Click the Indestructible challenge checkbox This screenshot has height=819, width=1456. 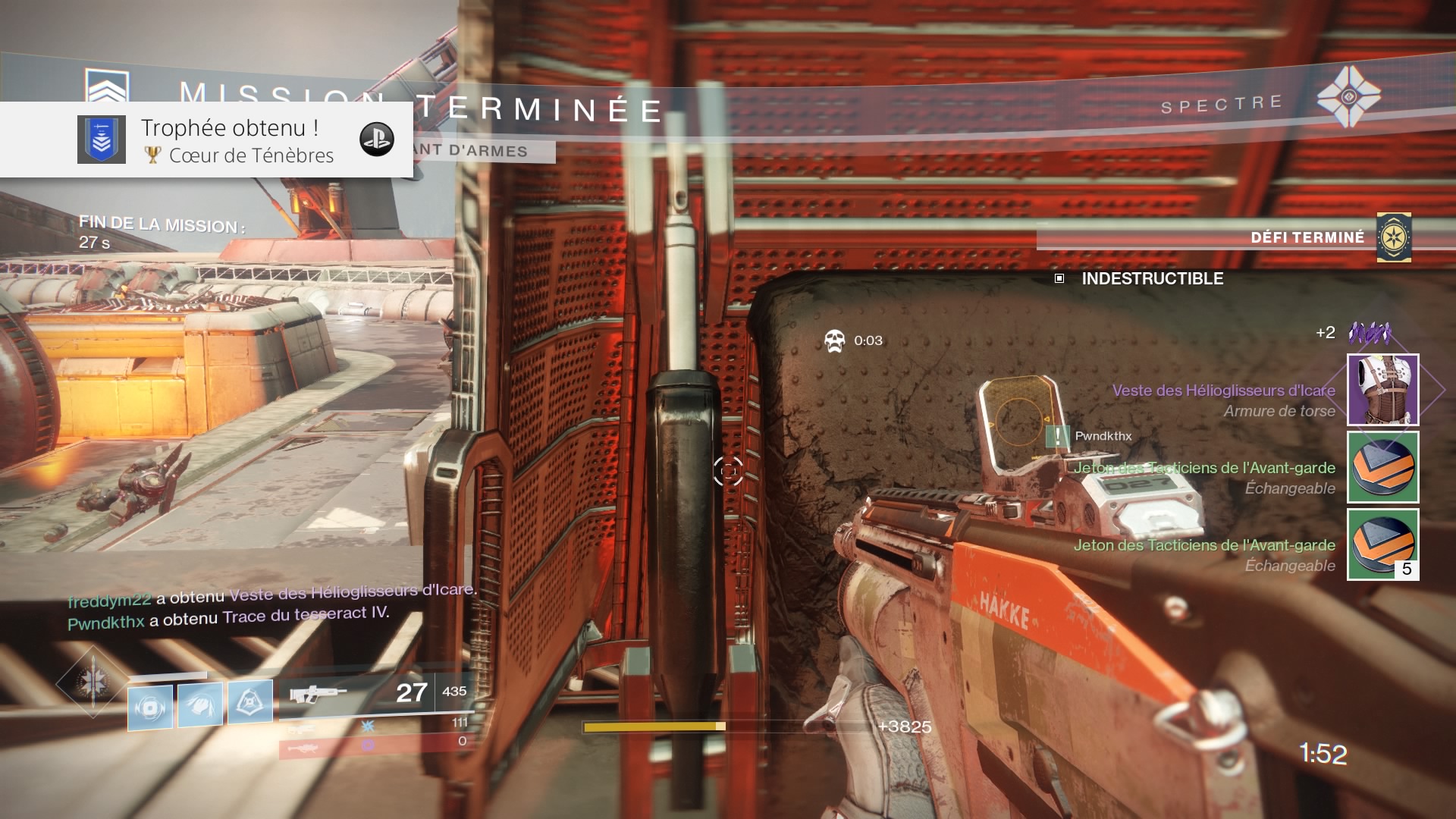pos(1059,278)
